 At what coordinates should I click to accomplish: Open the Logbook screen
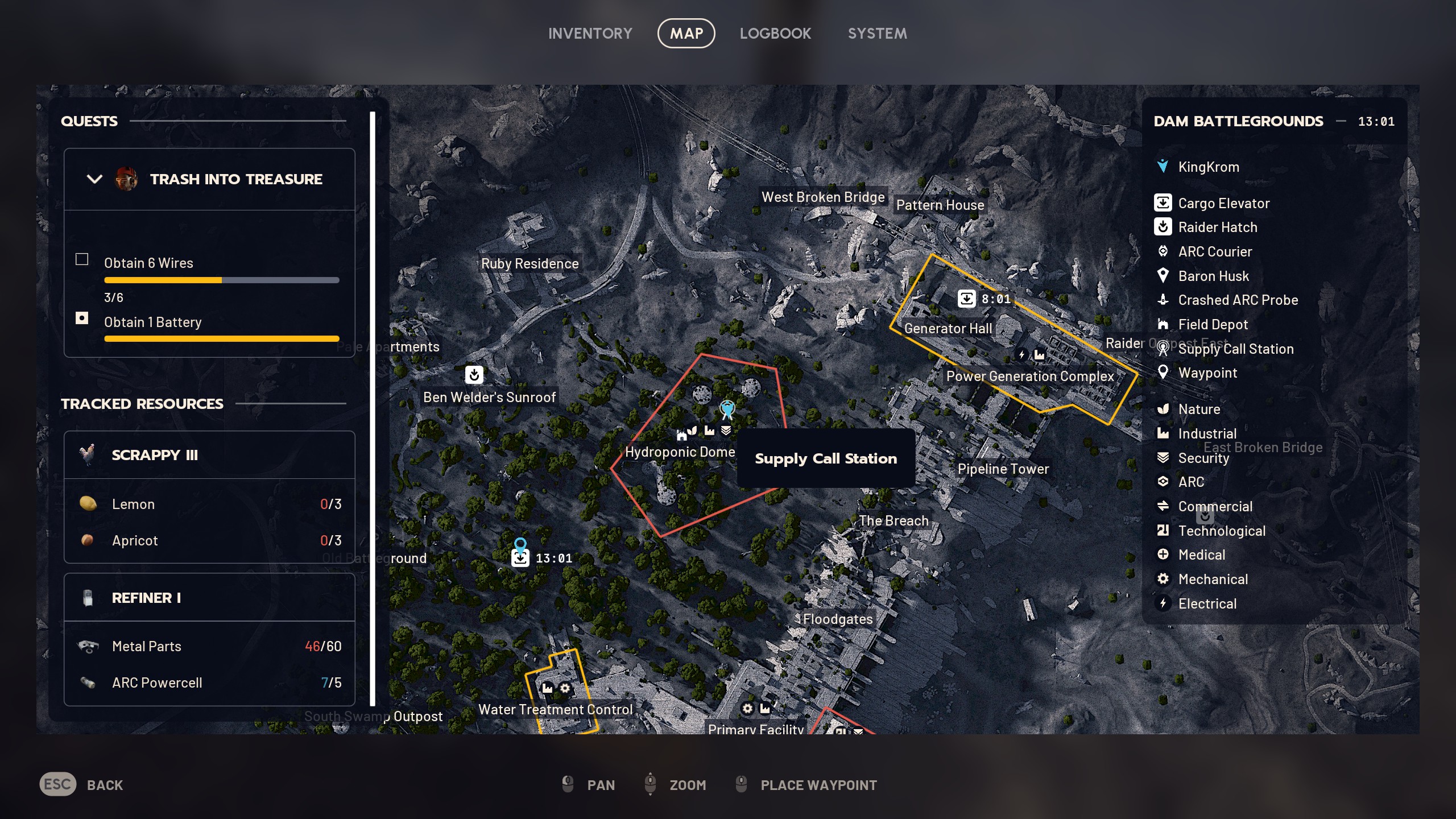point(776,33)
